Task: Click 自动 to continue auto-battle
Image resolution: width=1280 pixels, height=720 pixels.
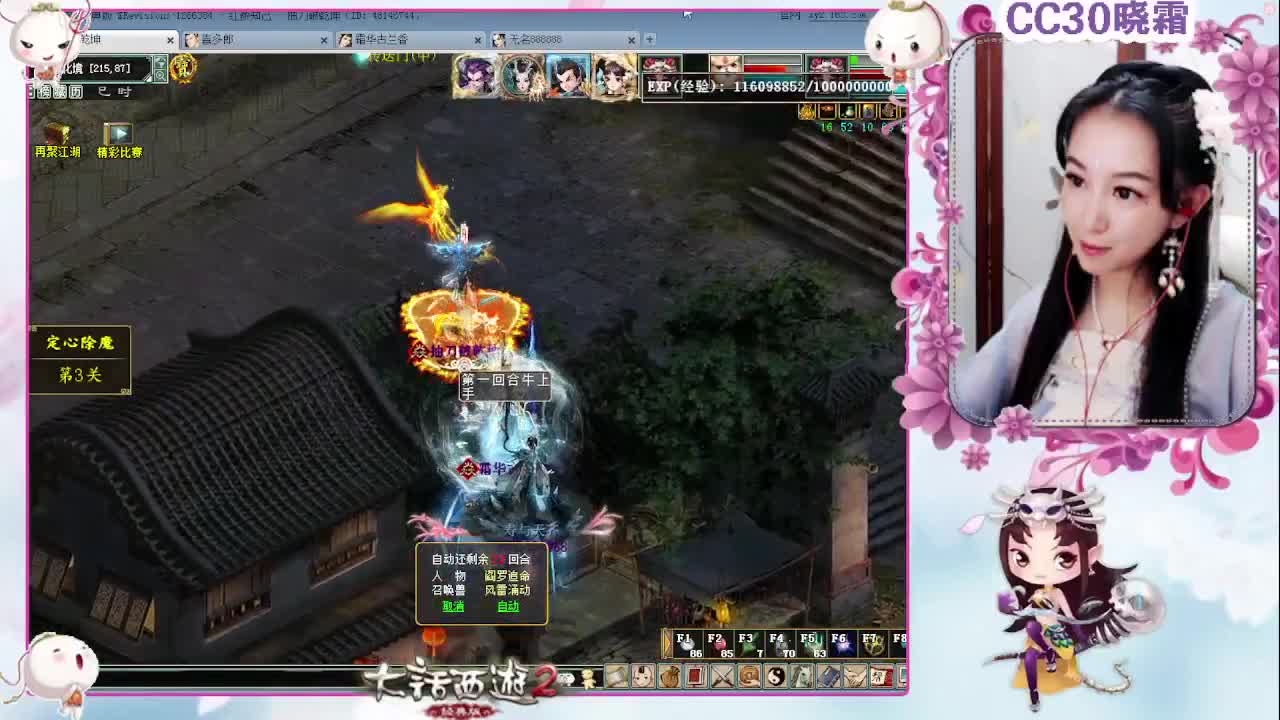Action: point(508,606)
